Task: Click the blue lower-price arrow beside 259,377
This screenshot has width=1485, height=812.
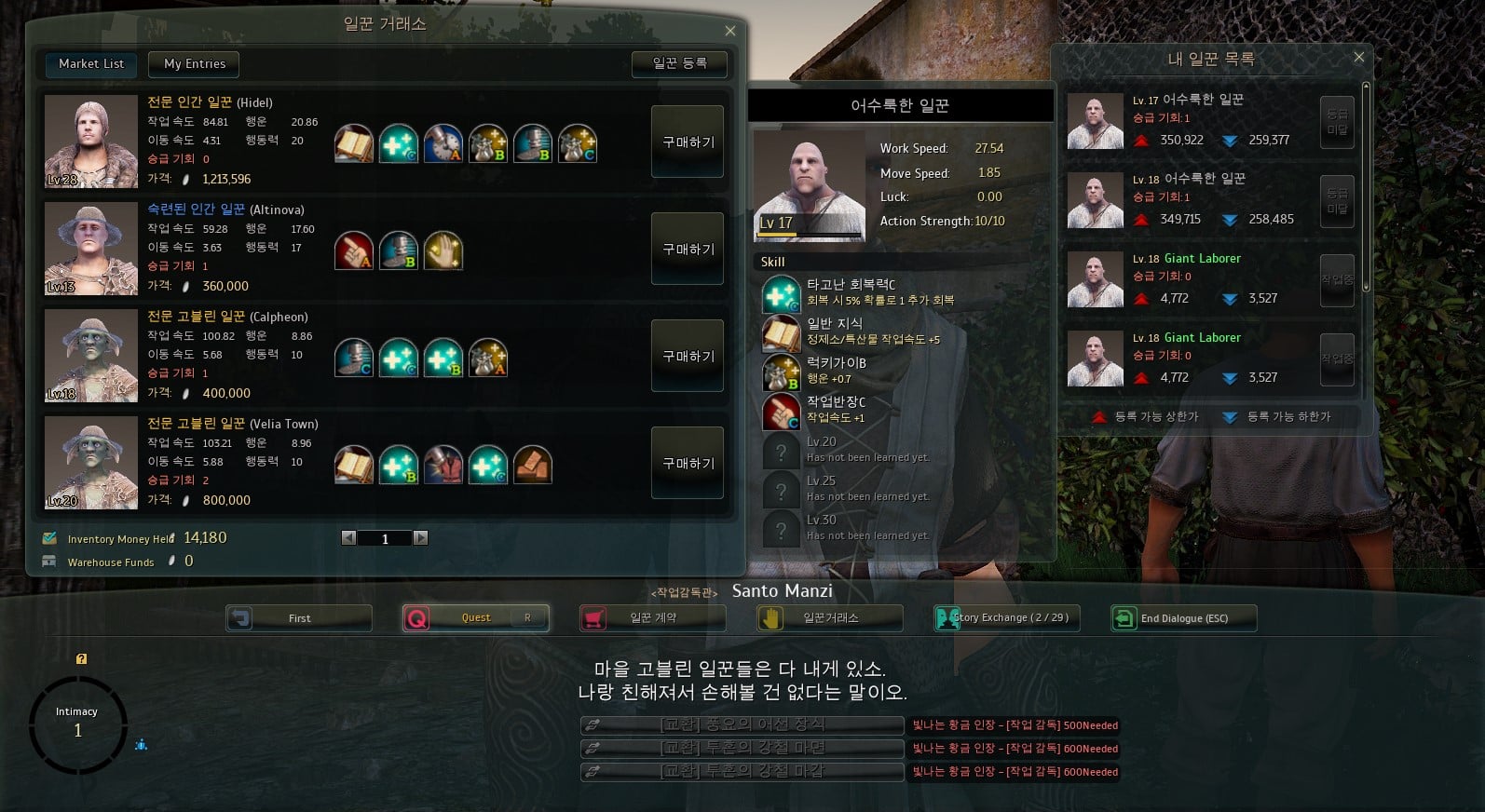Action: [x=1232, y=140]
